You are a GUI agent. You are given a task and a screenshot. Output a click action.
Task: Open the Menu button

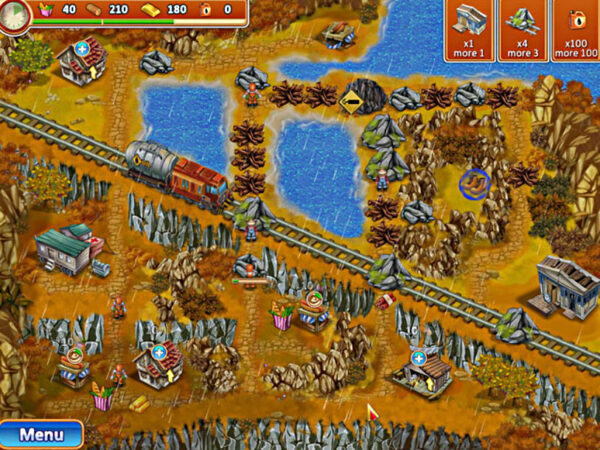pos(41,435)
